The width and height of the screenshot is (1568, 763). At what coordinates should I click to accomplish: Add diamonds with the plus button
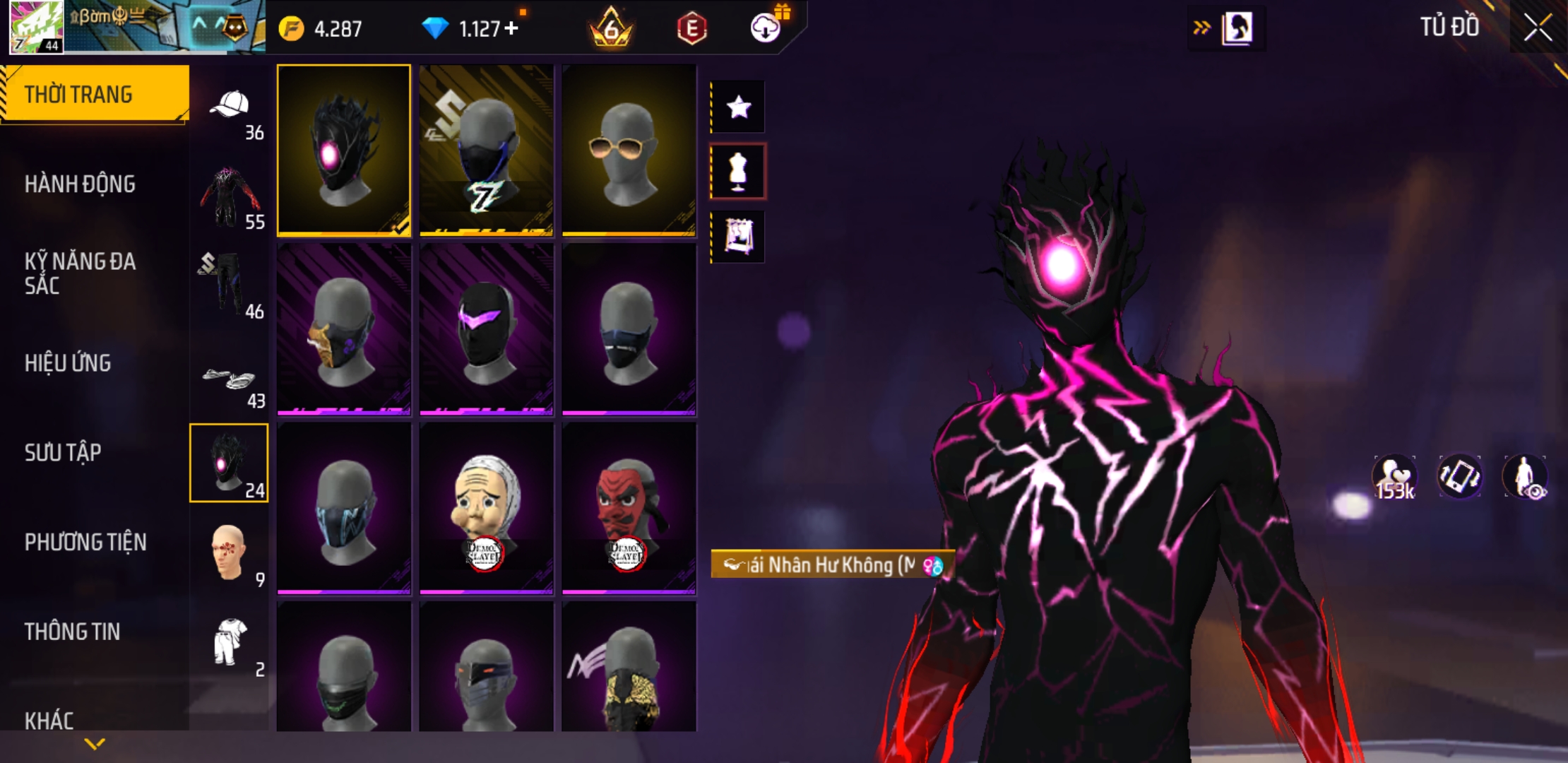click(x=511, y=28)
